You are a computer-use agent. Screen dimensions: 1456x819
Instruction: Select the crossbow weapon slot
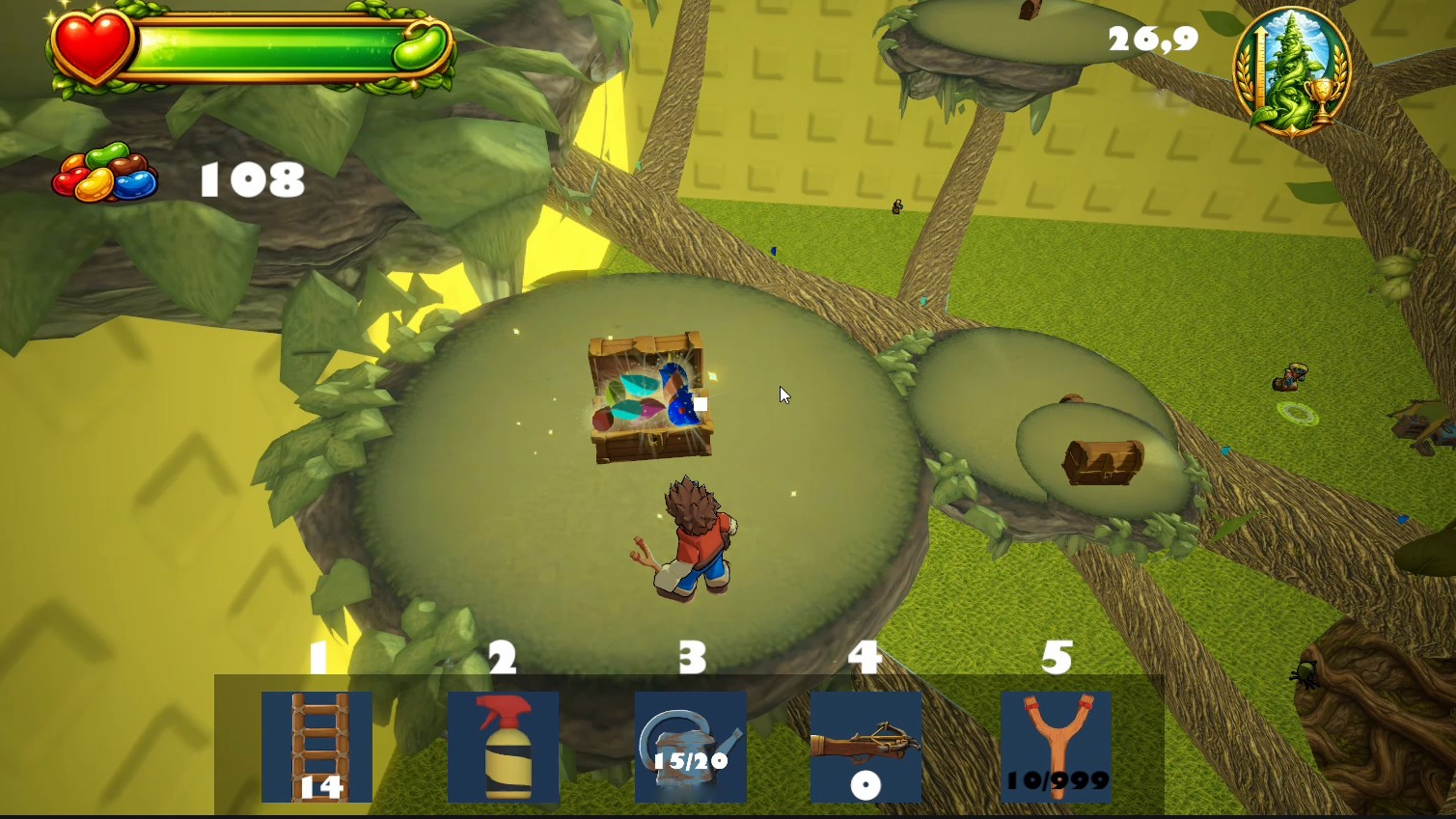[x=865, y=747]
